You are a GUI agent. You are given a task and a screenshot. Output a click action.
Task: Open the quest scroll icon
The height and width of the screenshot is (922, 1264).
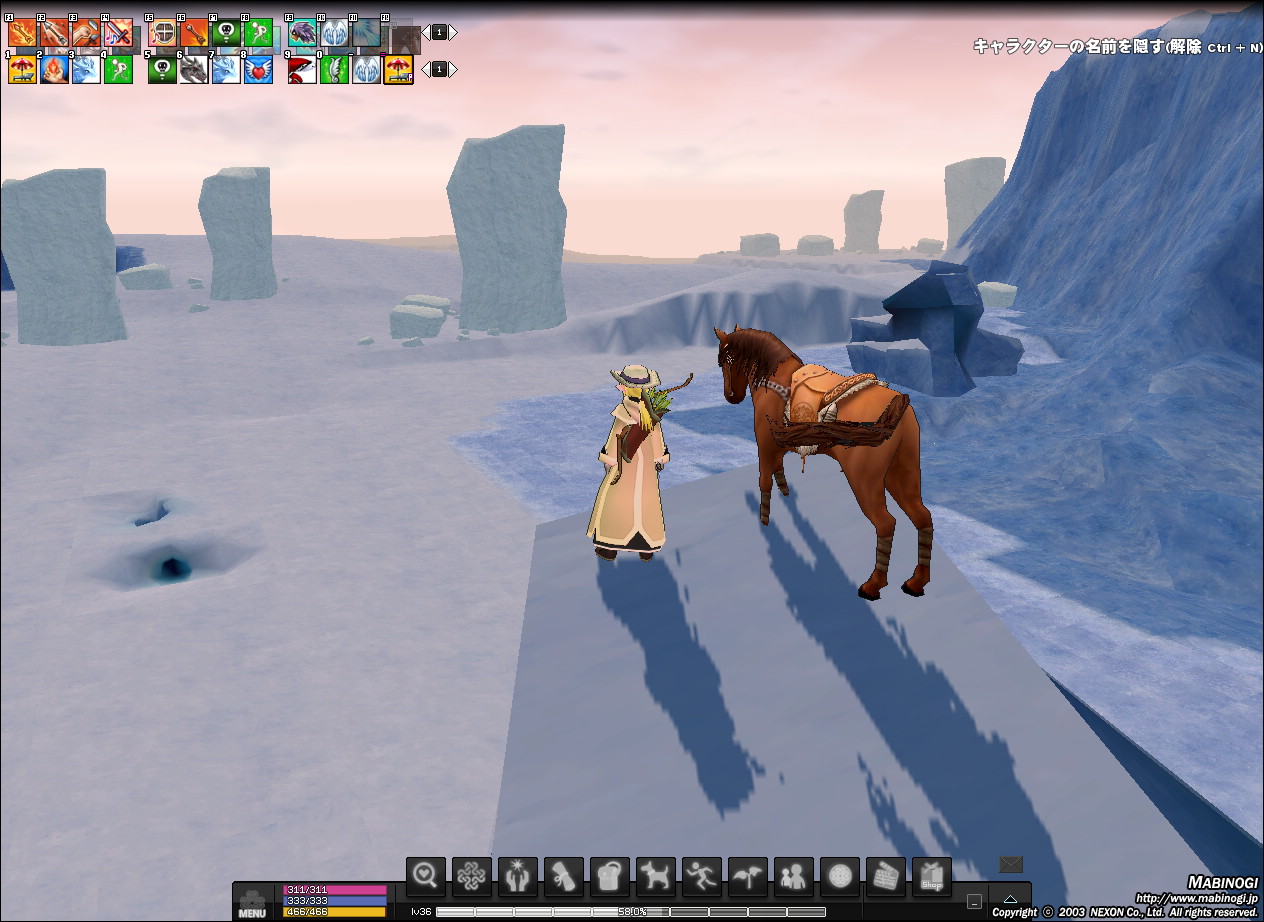coord(563,877)
